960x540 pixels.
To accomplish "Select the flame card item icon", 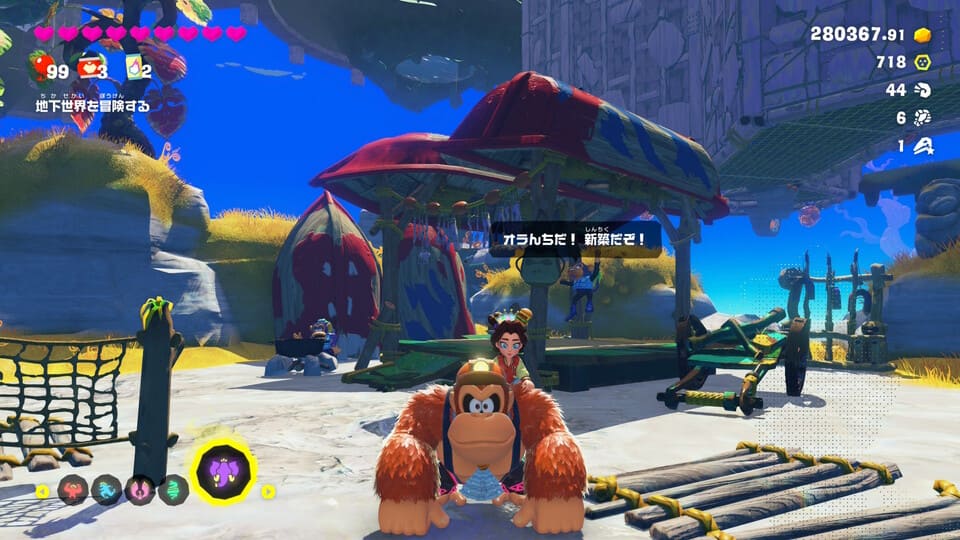I will click(x=133, y=69).
